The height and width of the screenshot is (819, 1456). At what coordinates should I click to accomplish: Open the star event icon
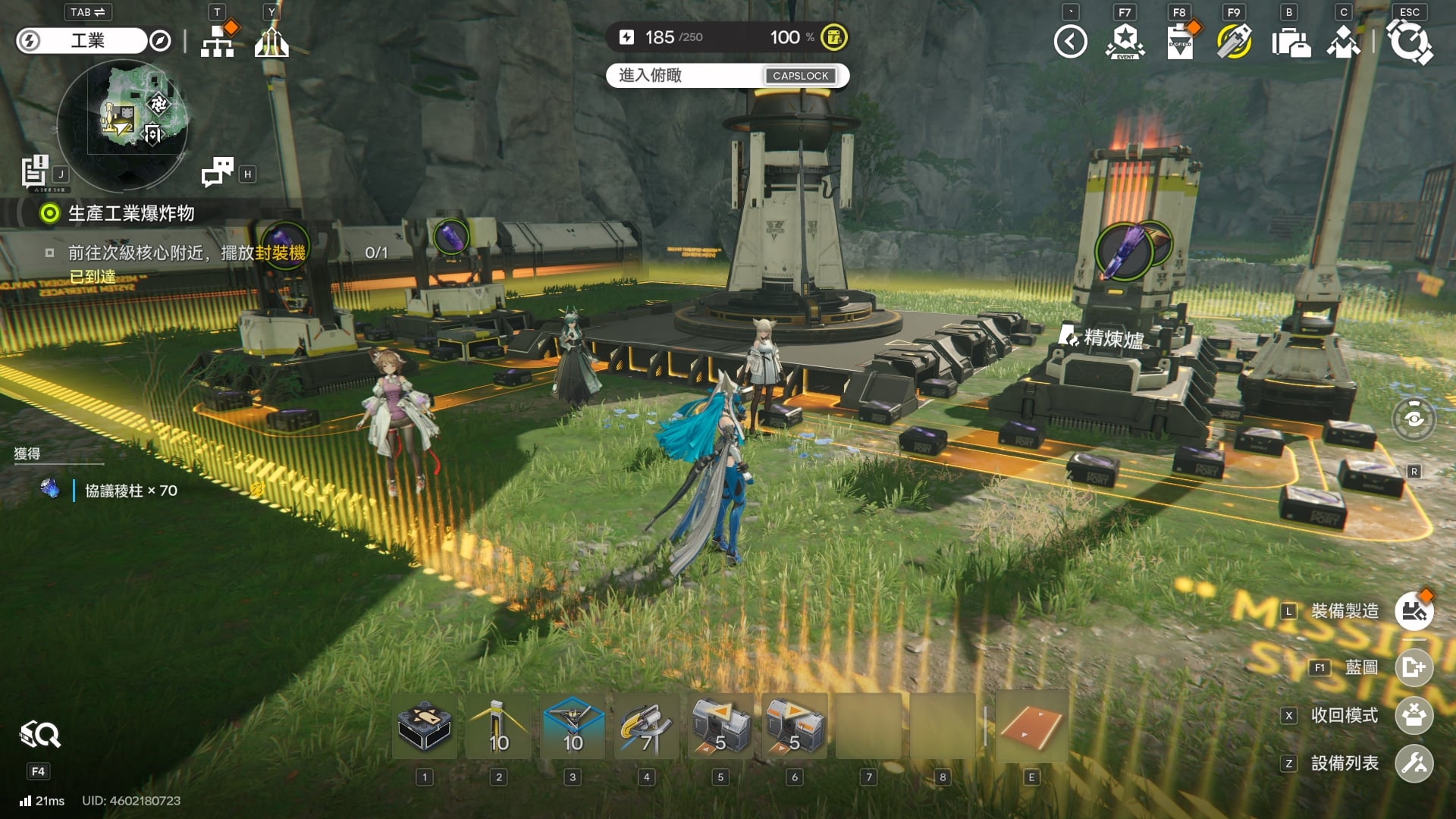click(x=1125, y=42)
